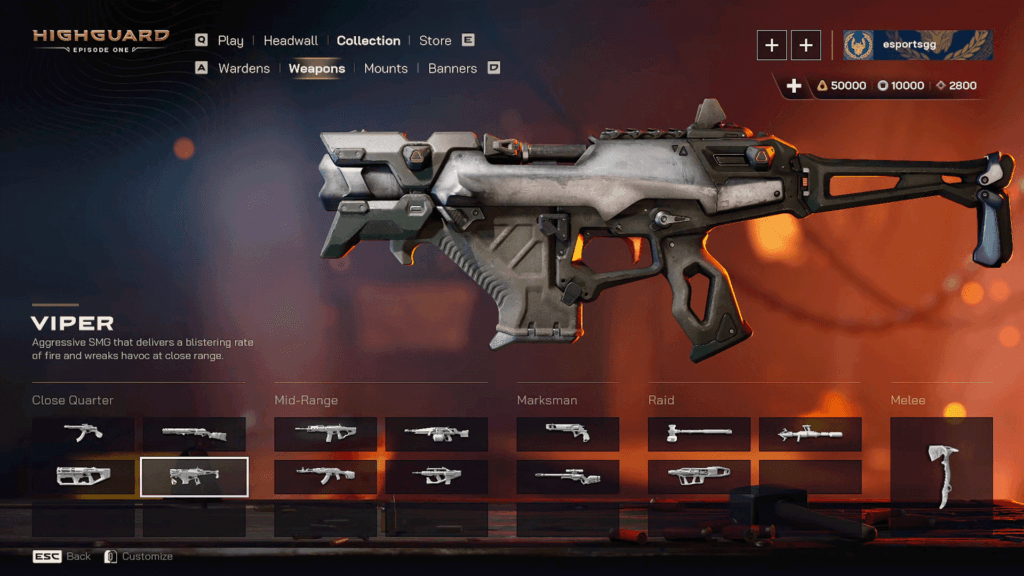This screenshot has width=1024, height=576.
Task: Choose the pump shotgun in Close Quarter
Action: (194, 434)
